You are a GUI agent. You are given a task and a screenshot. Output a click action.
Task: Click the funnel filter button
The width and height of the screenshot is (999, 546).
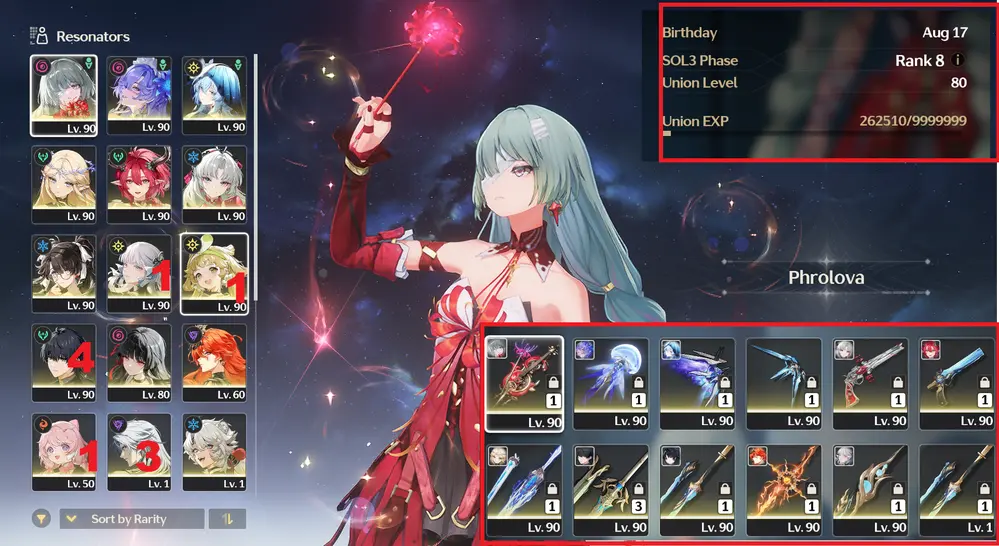[41, 519]
